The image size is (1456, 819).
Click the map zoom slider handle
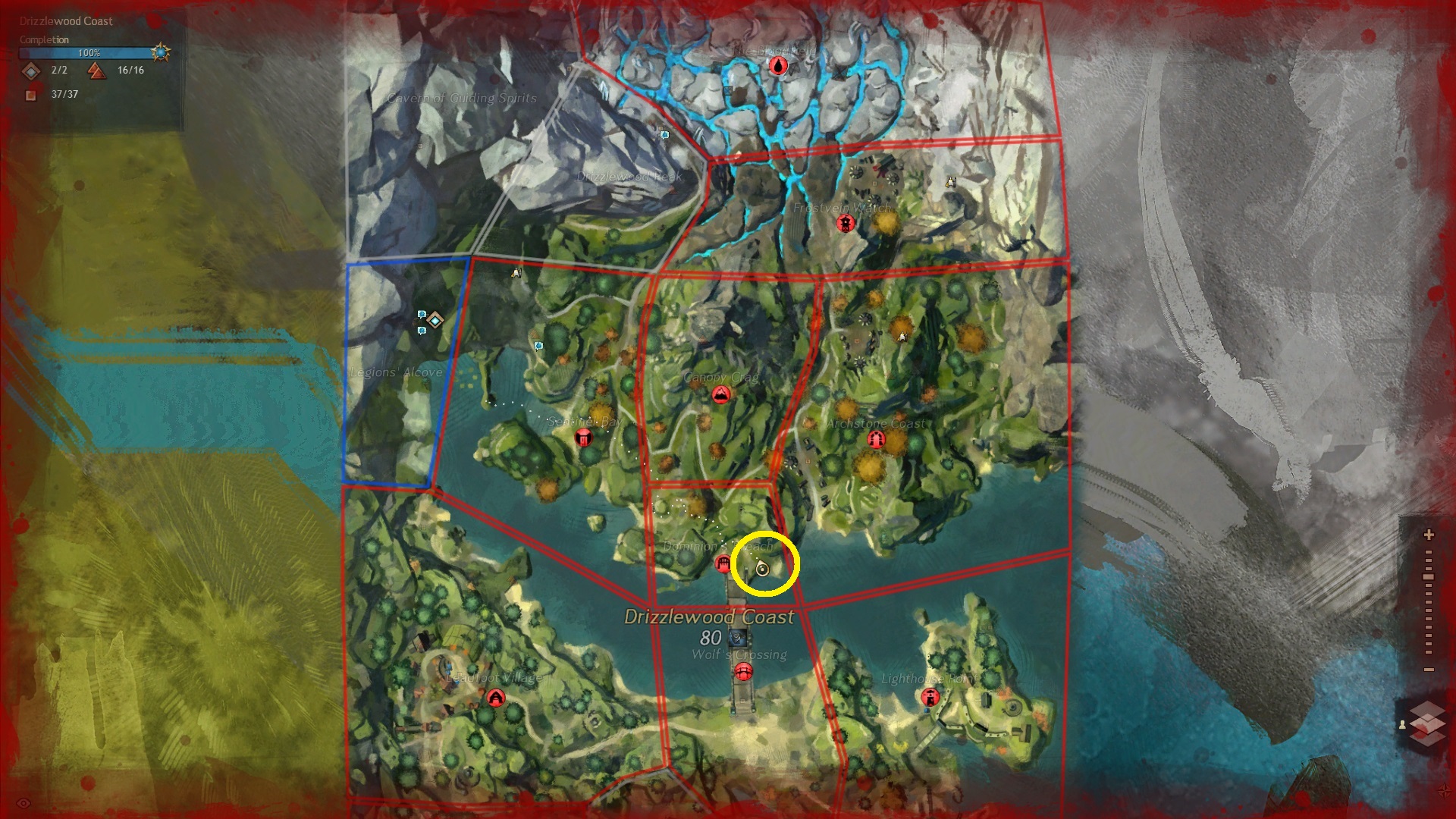[x=1429, y=577]
